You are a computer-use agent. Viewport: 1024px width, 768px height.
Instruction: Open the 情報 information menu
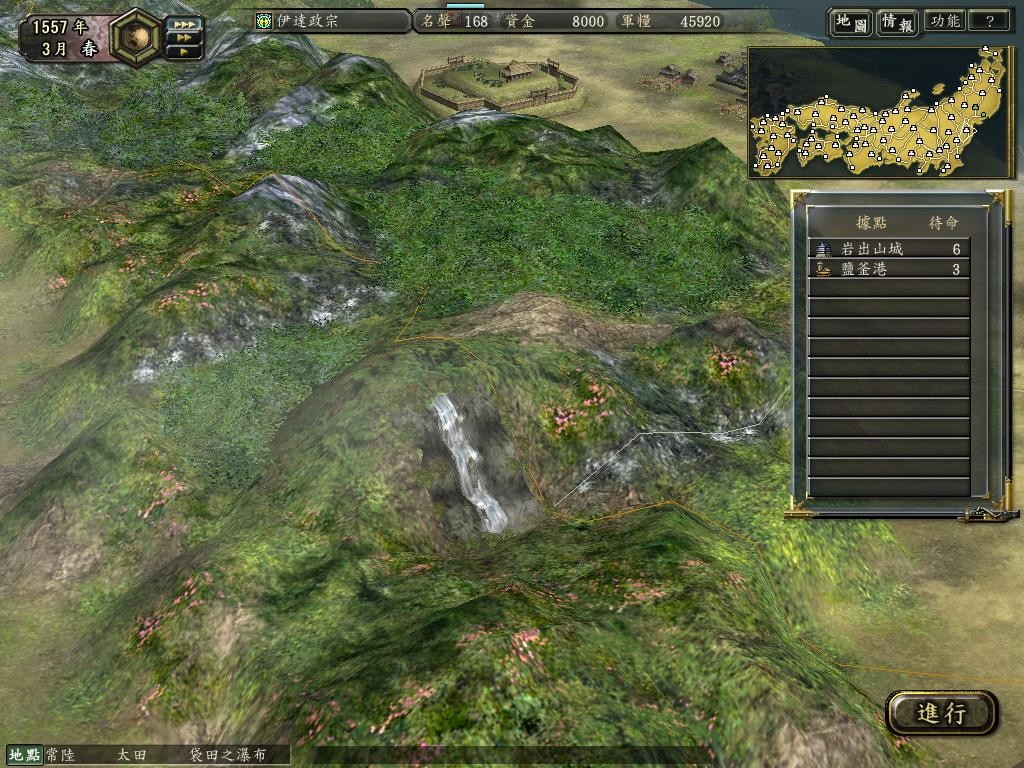[897, 21]
